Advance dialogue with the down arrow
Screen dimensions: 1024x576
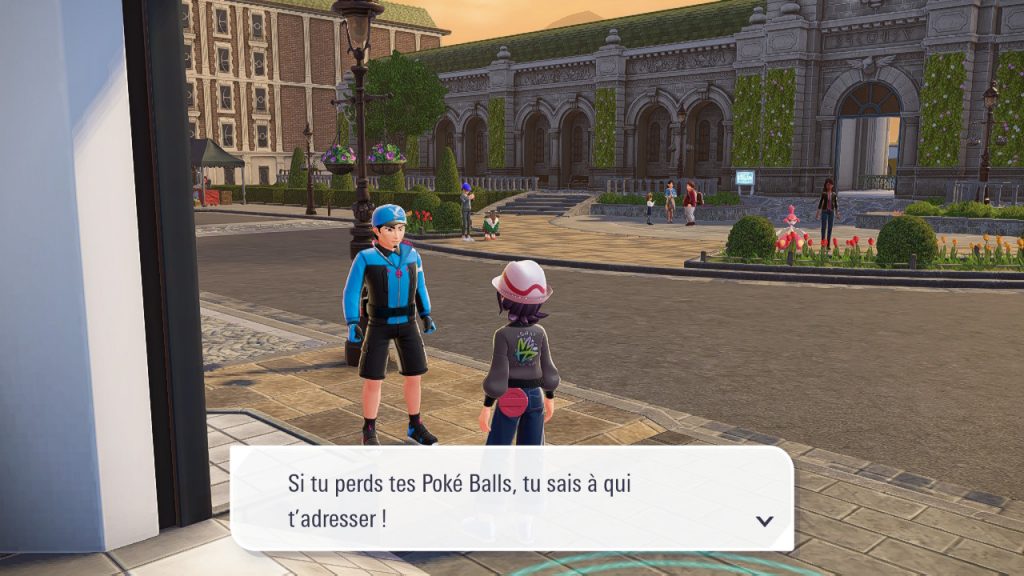[765, 520]
